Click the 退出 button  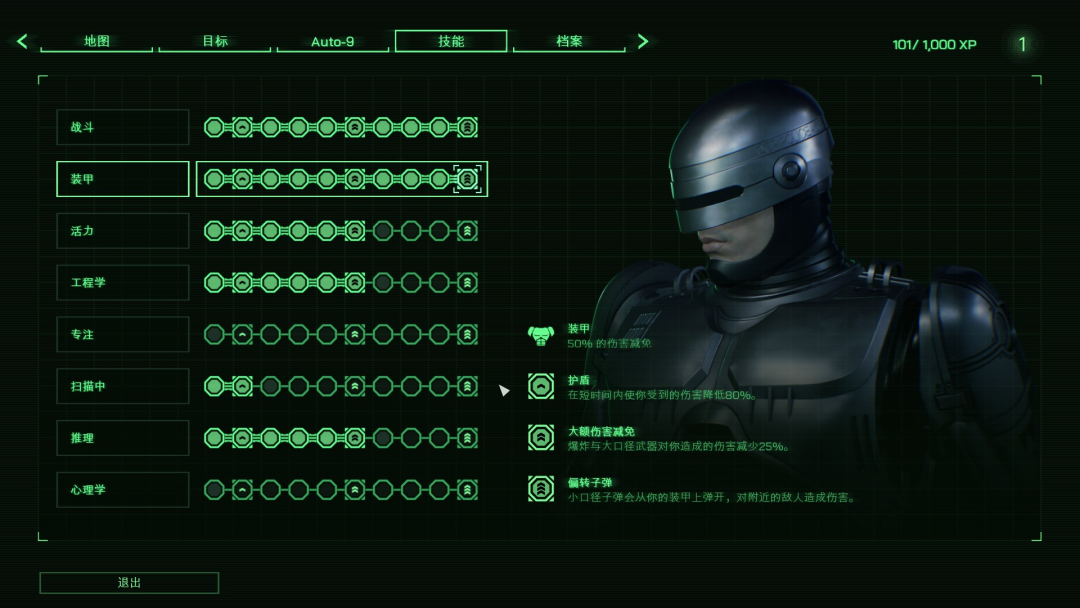(x=129, y=583)
